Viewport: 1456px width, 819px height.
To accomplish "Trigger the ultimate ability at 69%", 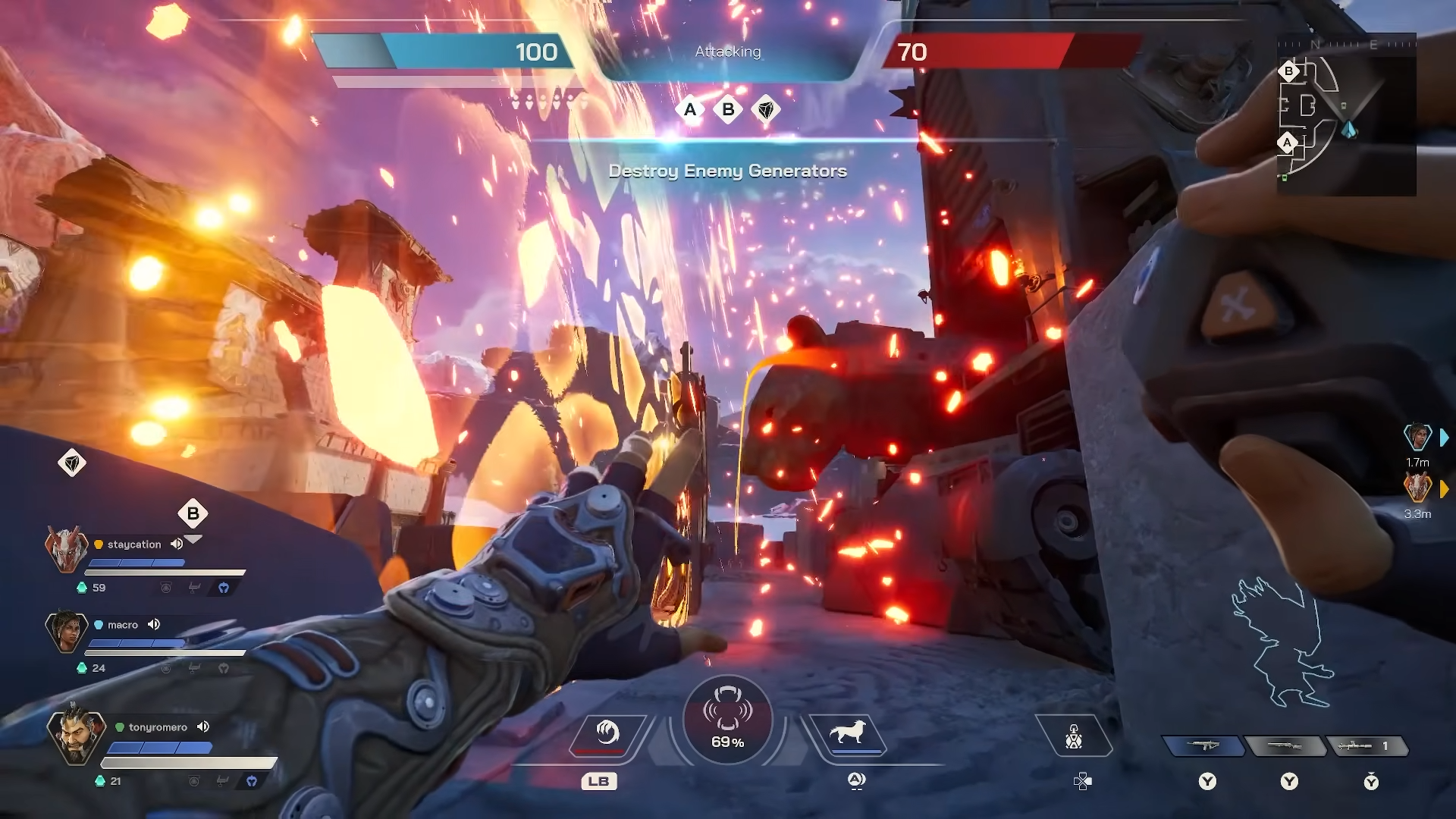I will [x=727, y=719].
